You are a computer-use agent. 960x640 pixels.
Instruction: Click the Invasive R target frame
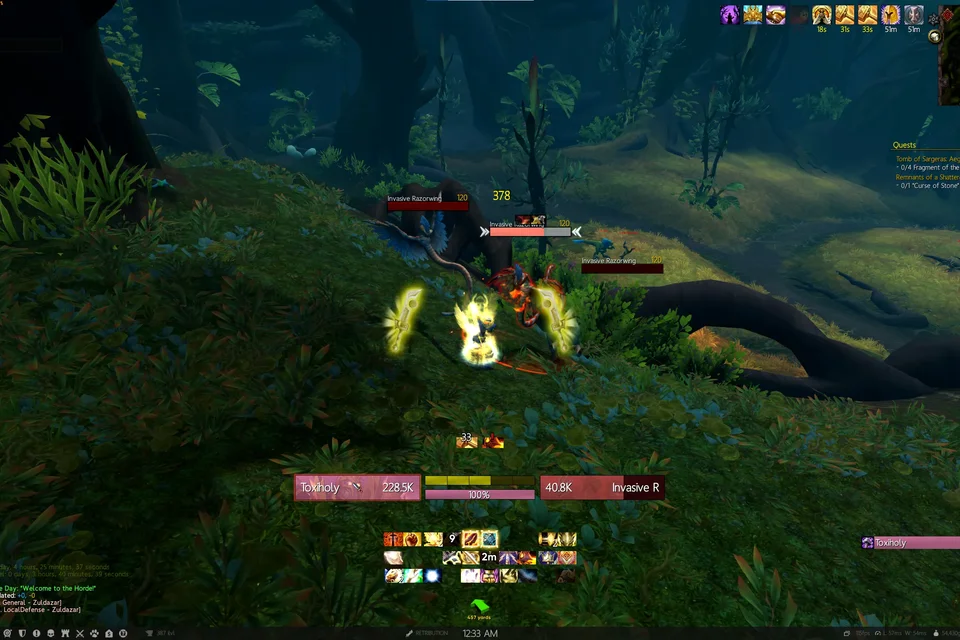pyautogui.click(x=602, y=488)
